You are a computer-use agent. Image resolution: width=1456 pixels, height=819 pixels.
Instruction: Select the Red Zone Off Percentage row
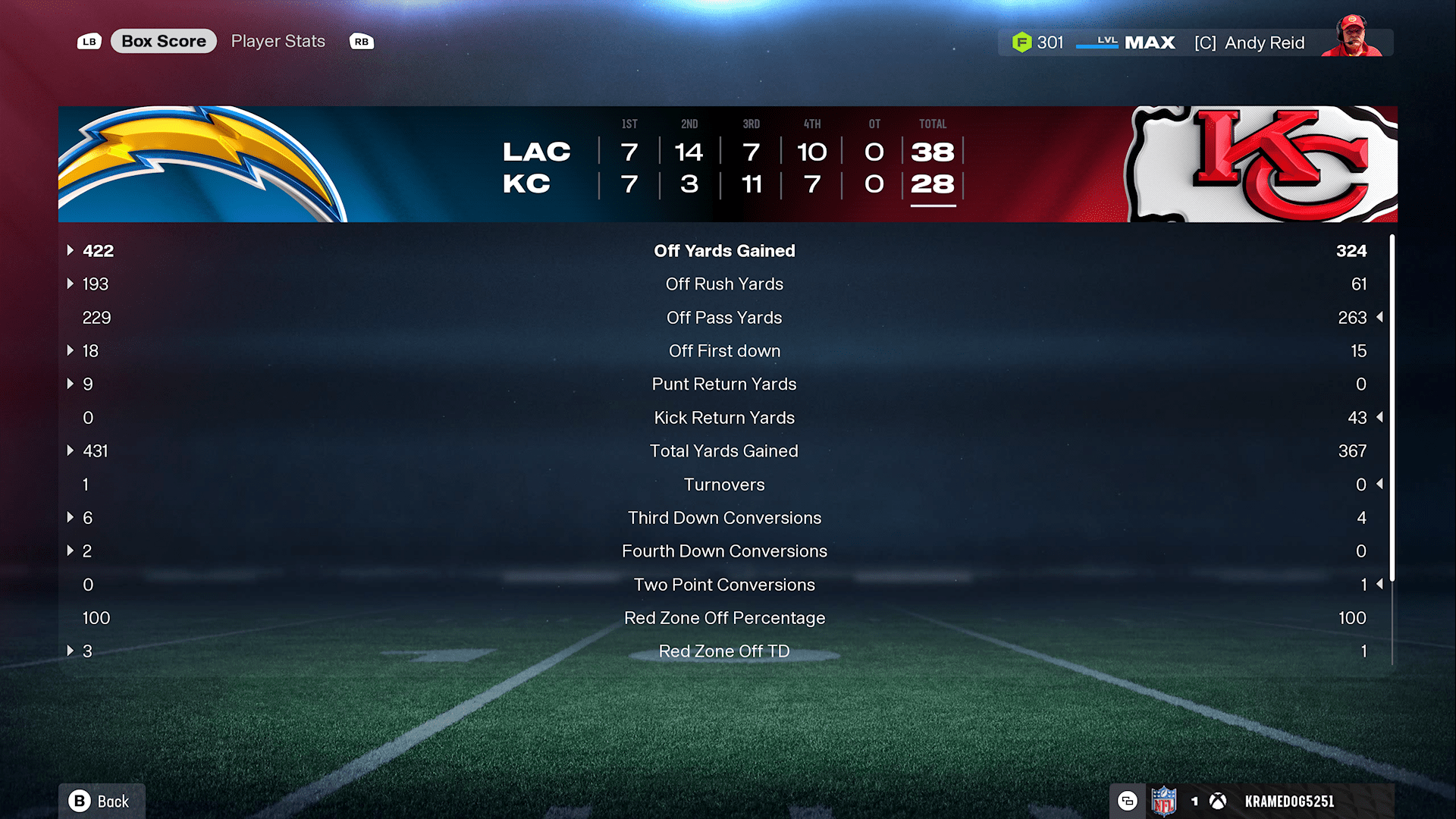pos(724,618)
